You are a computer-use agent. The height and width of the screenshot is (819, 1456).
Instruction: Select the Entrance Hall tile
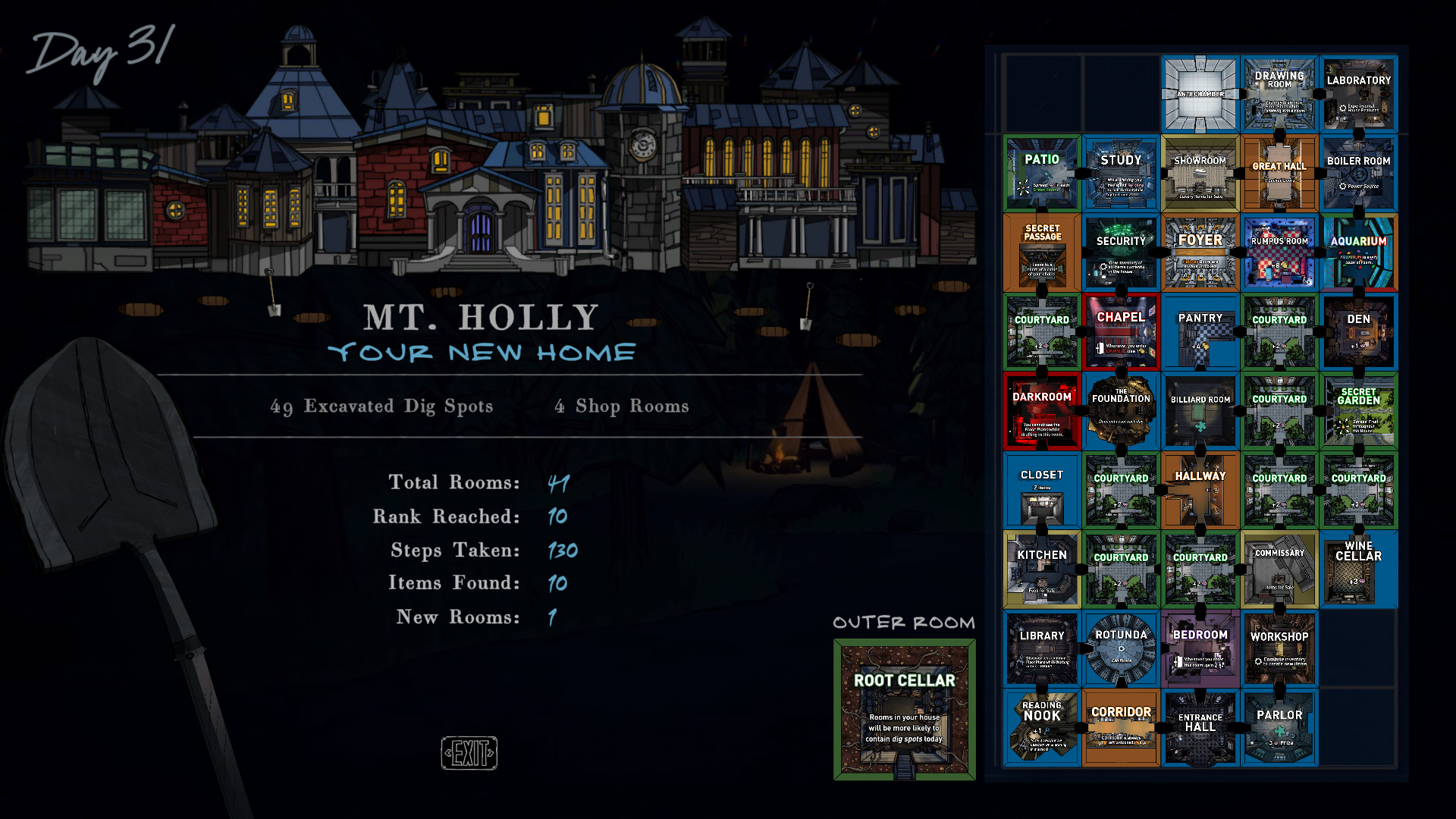pyautogui.click(x=1200, y=728)
